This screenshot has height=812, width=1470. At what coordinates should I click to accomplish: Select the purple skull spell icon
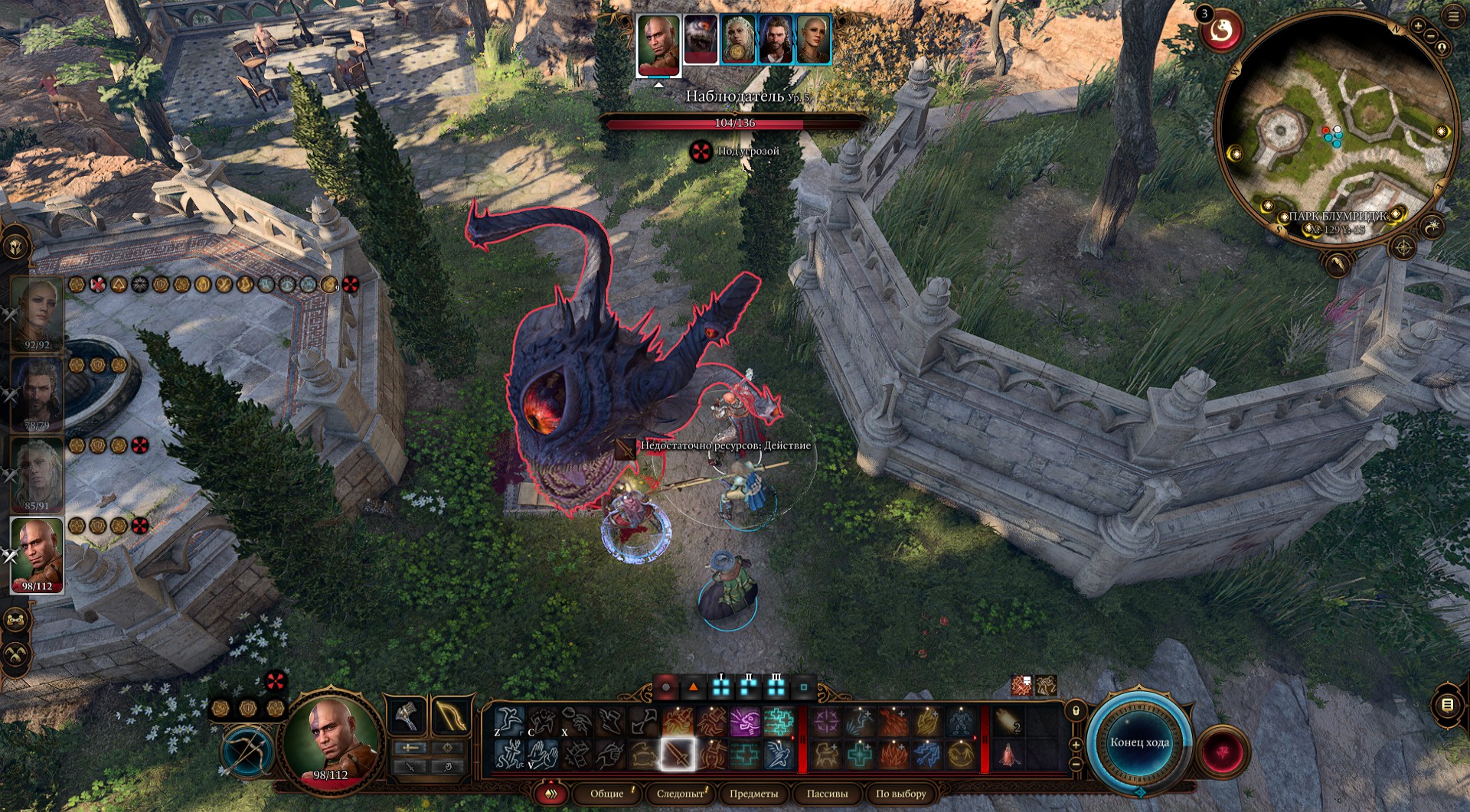[744, 721]
